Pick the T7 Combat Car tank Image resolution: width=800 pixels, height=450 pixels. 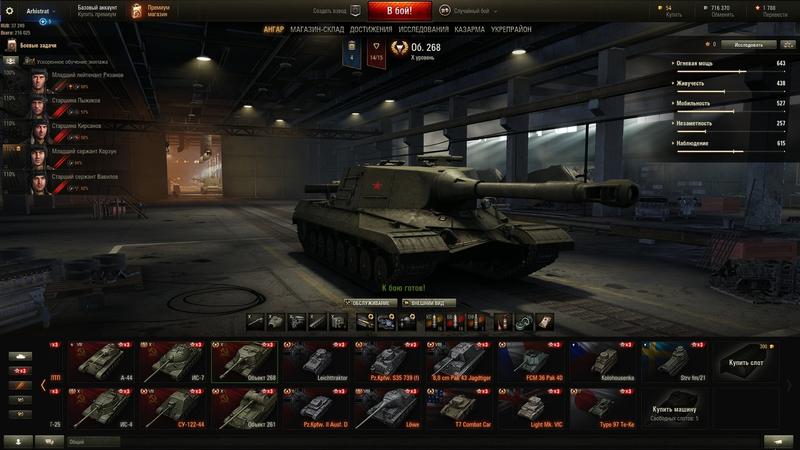pyautogui.click(x=460, y=407)
